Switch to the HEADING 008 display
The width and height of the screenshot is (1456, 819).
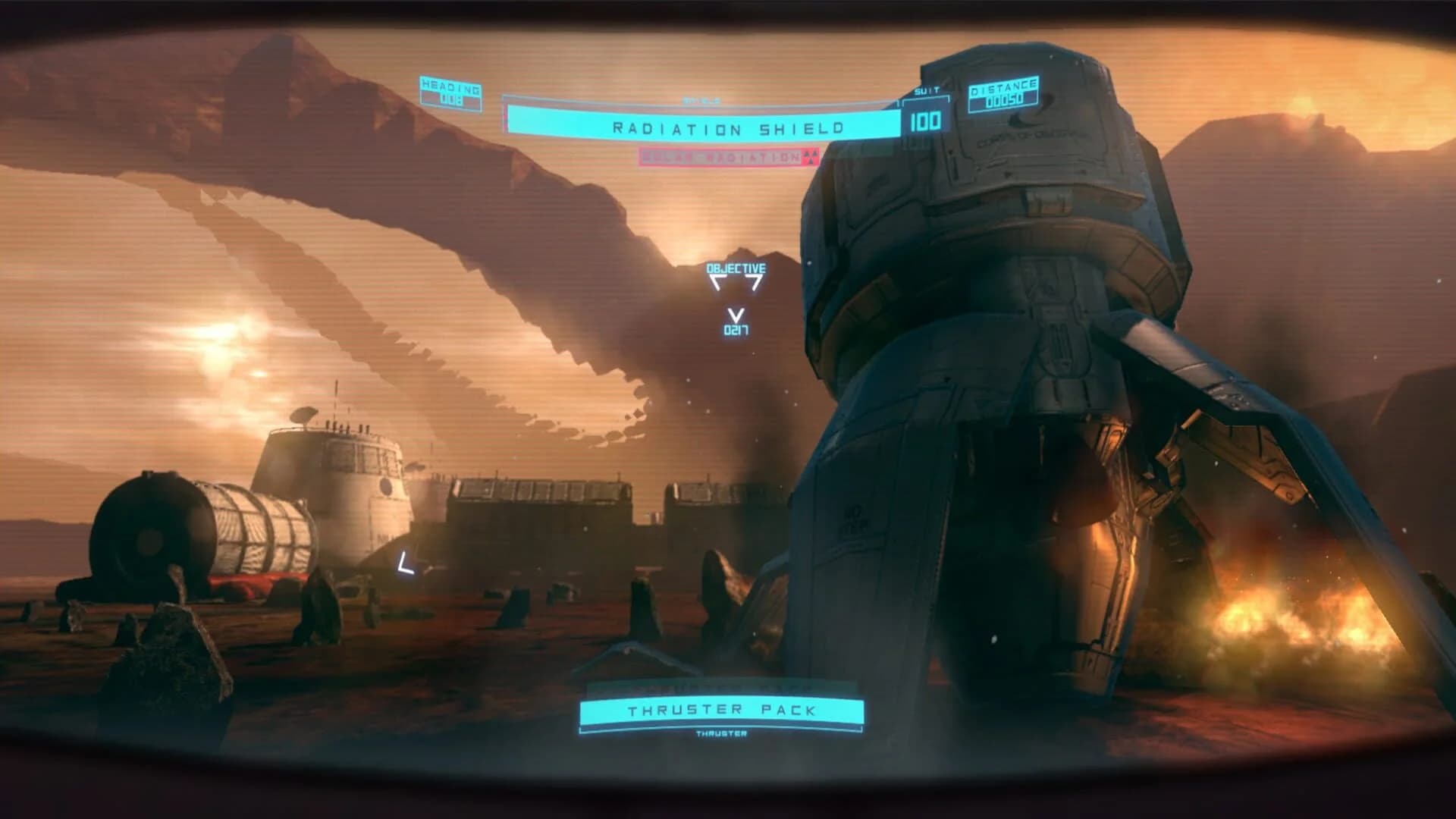pyautogui.click(x=450, y=90)
